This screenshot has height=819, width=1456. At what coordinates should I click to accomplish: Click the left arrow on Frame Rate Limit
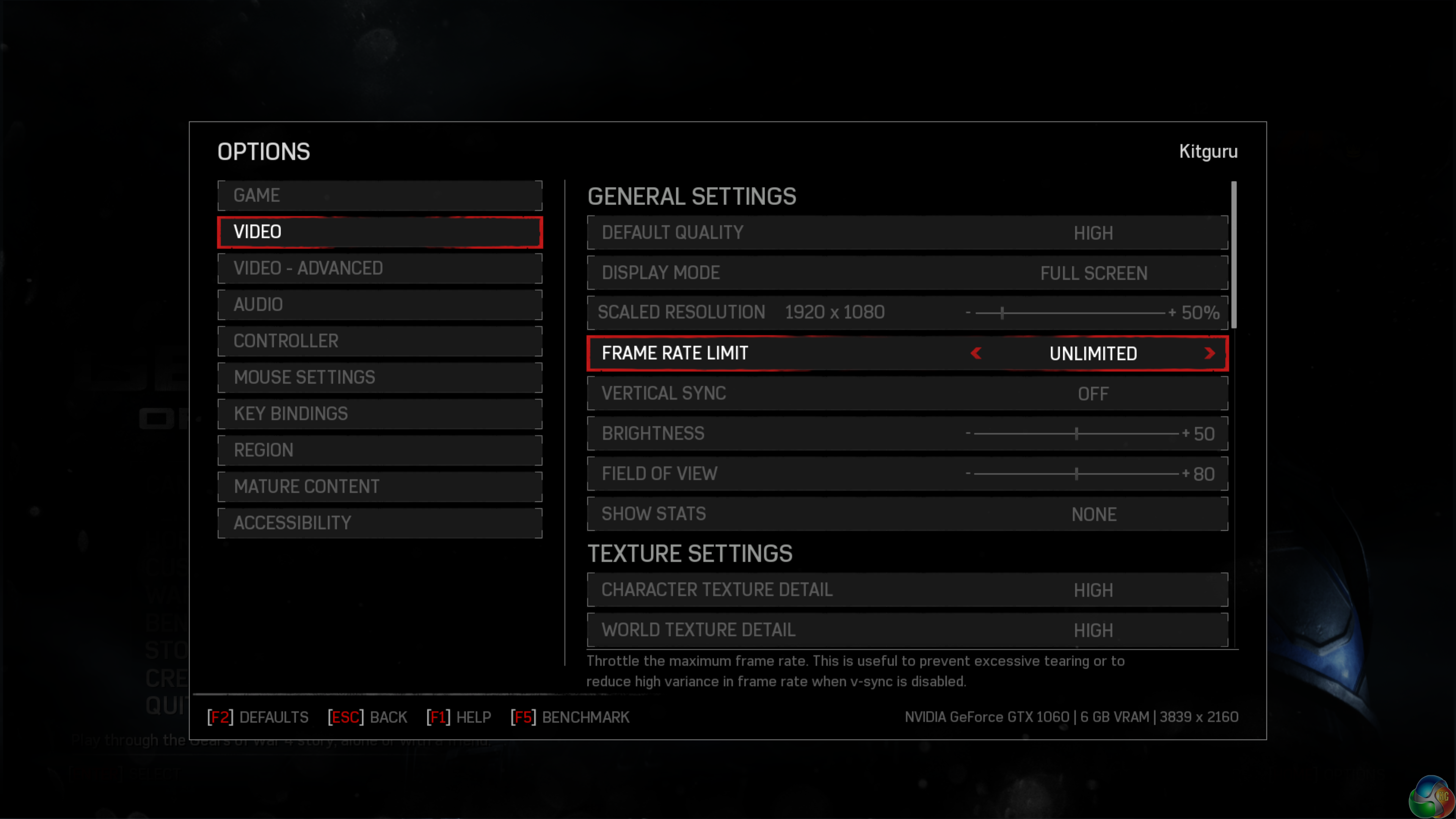[x=976, y=353]
